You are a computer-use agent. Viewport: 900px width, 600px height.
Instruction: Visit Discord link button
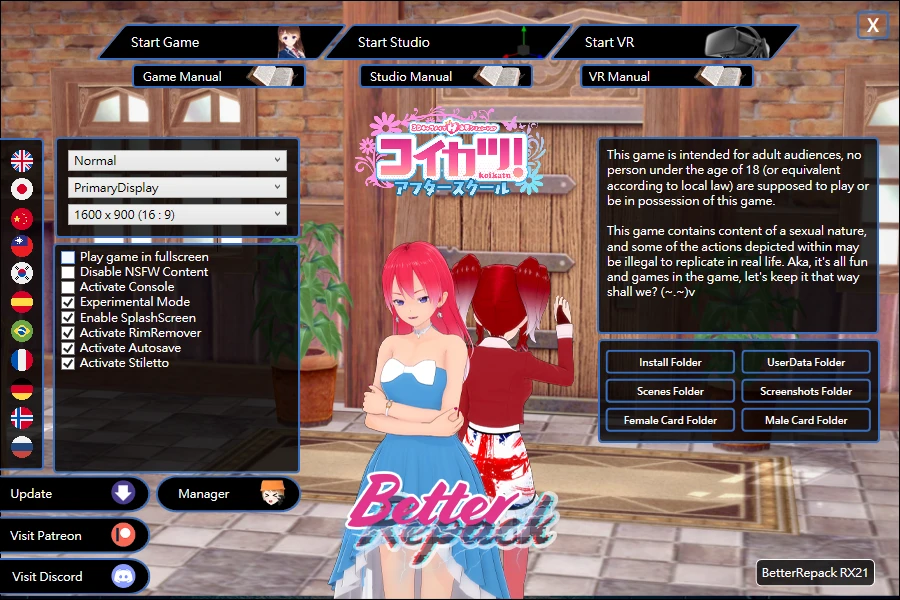73,577
